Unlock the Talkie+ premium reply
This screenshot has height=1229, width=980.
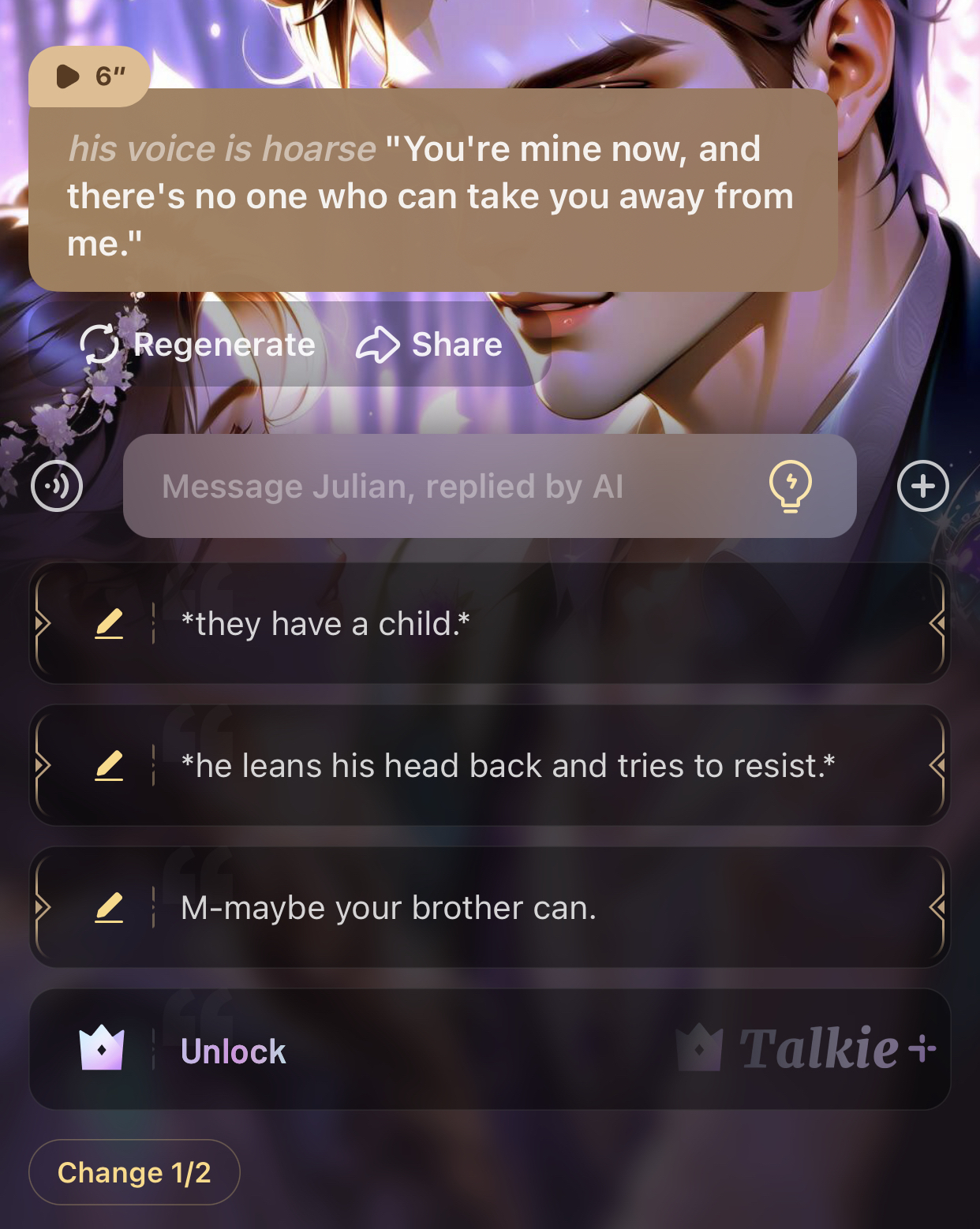coord(489,1050)
